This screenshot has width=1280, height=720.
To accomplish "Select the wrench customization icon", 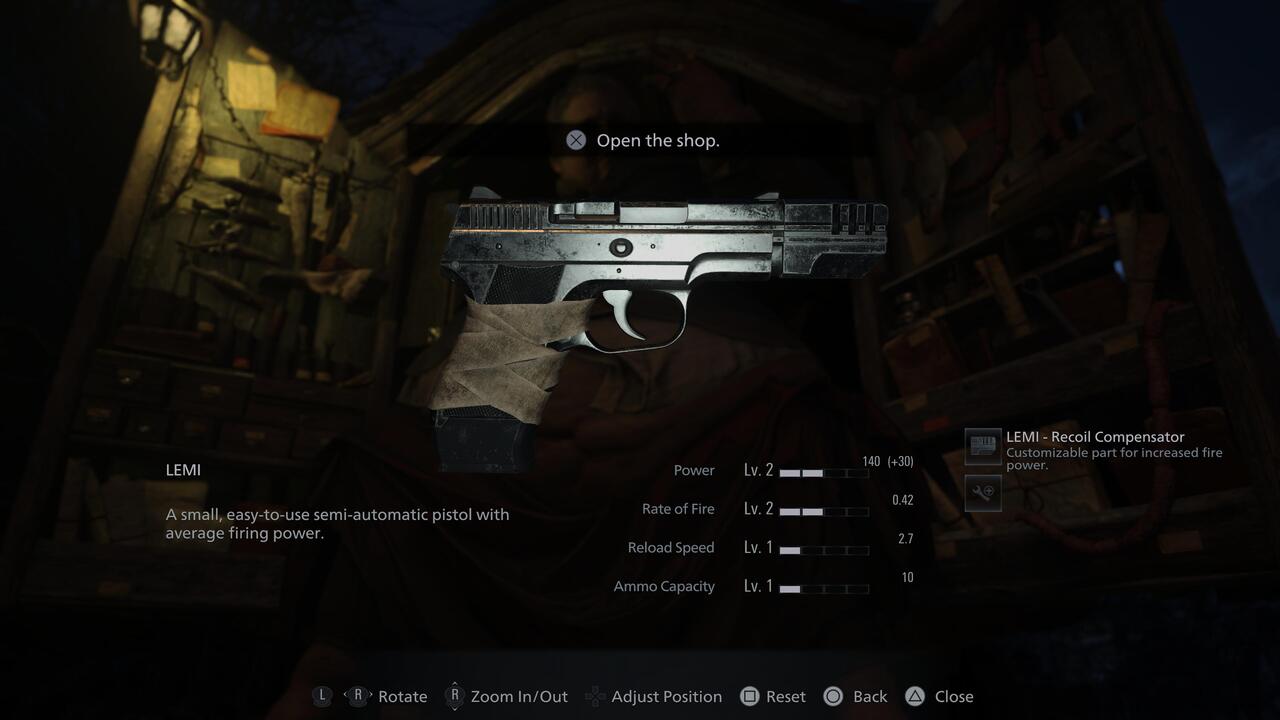I will point(982,493).
